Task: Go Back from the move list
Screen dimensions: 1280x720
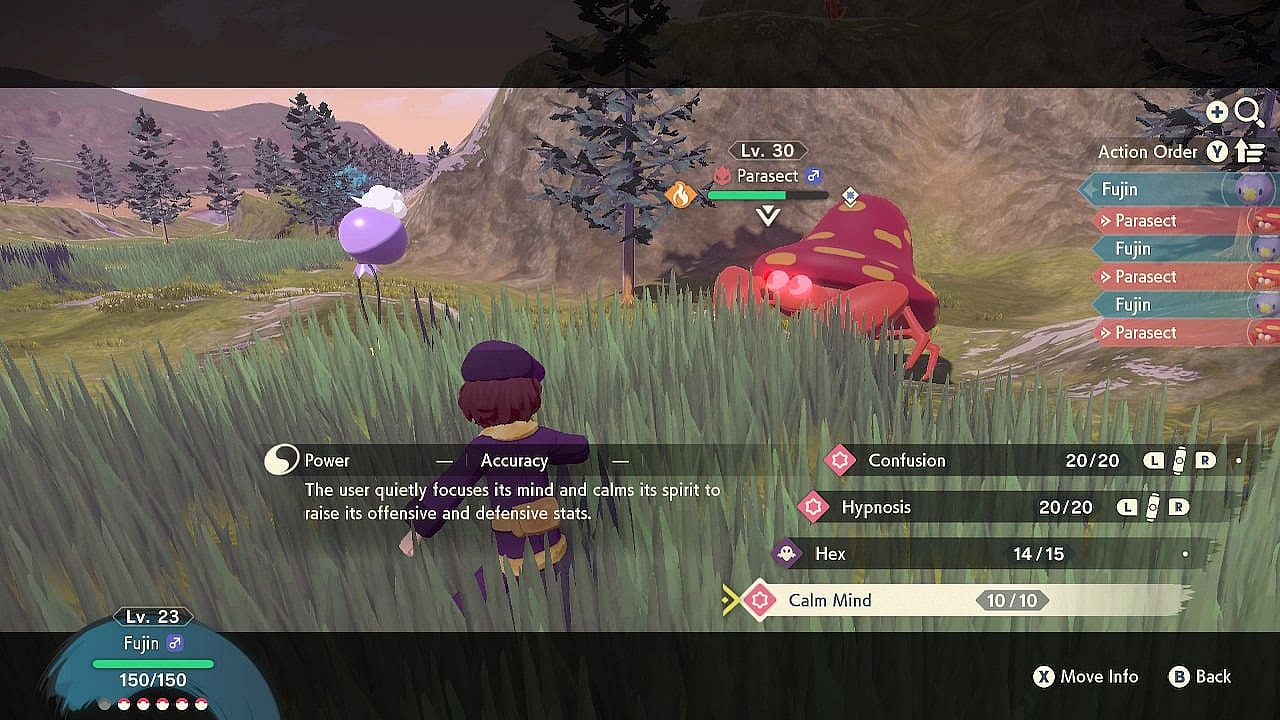Action: click(x=1200, y=677)
